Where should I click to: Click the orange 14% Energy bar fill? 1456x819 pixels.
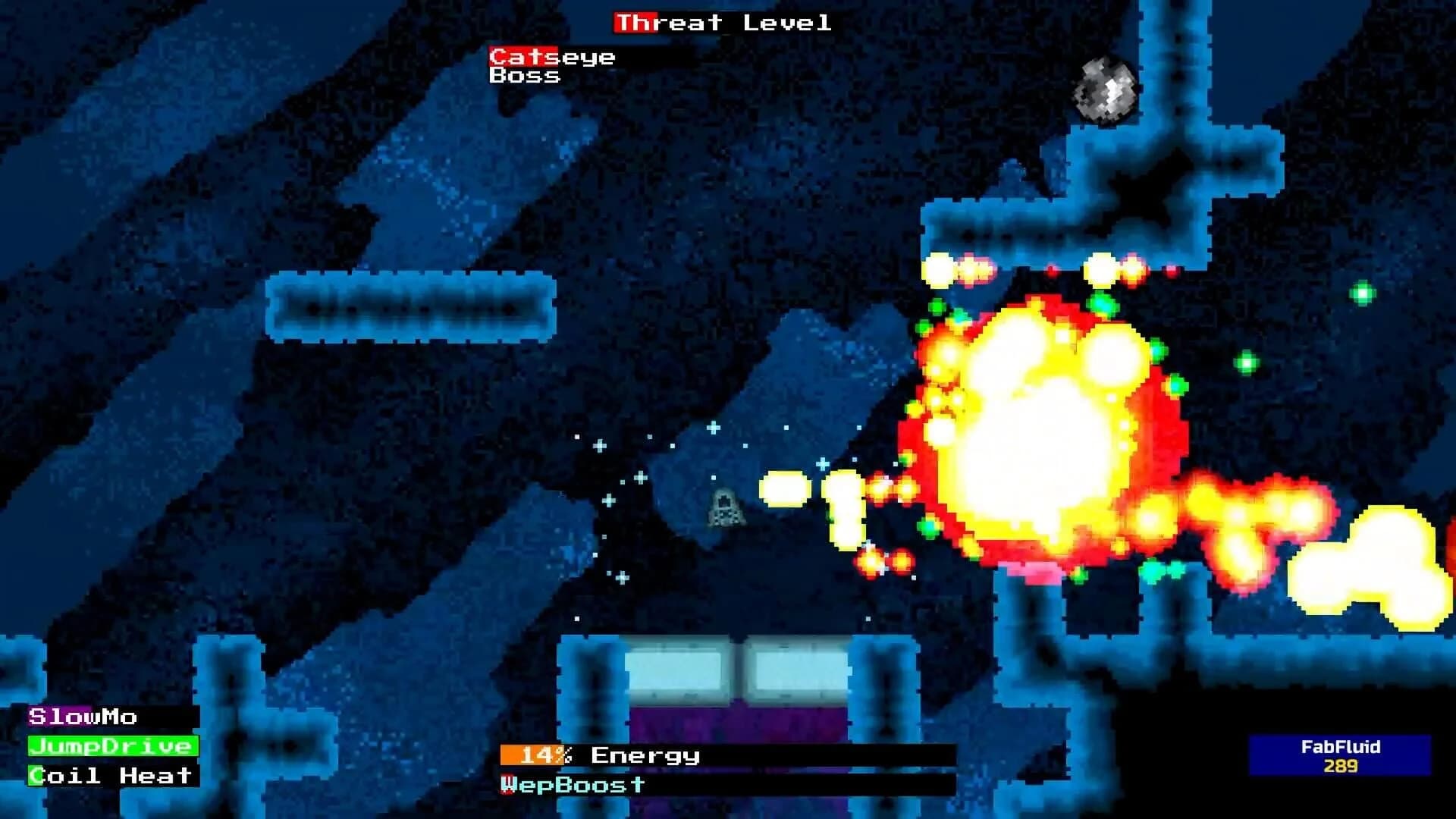[x=531, y=755]
